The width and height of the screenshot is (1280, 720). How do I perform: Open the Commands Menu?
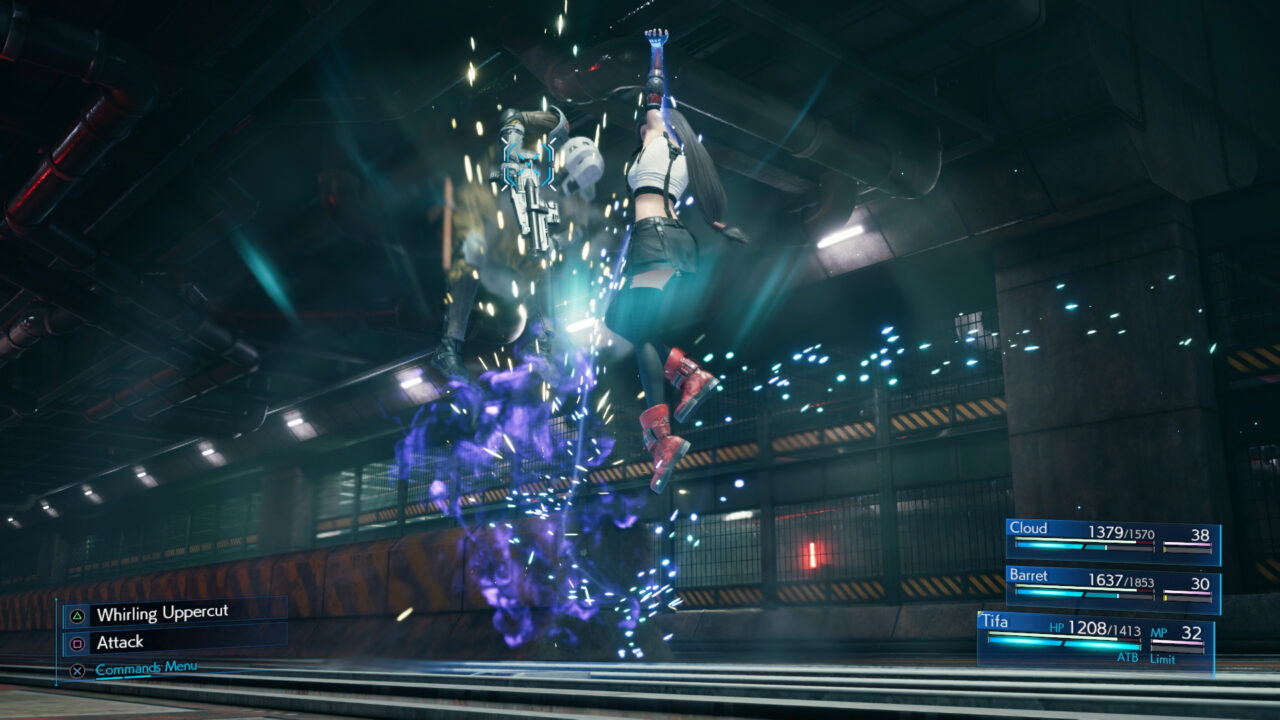(x=146, y=668)
